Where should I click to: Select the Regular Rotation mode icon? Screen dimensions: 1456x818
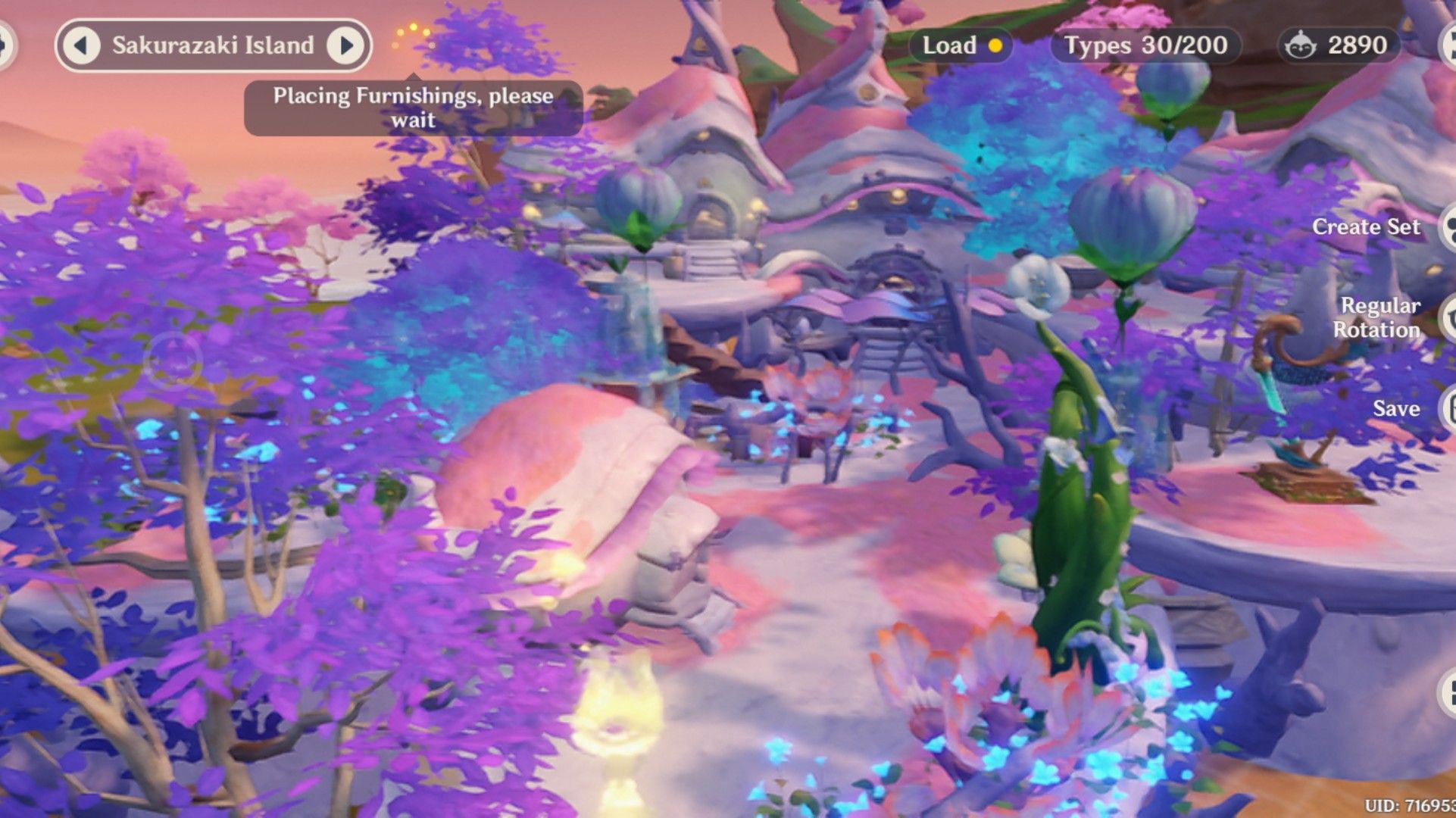pyautogui.click(x=1447, y=318)
